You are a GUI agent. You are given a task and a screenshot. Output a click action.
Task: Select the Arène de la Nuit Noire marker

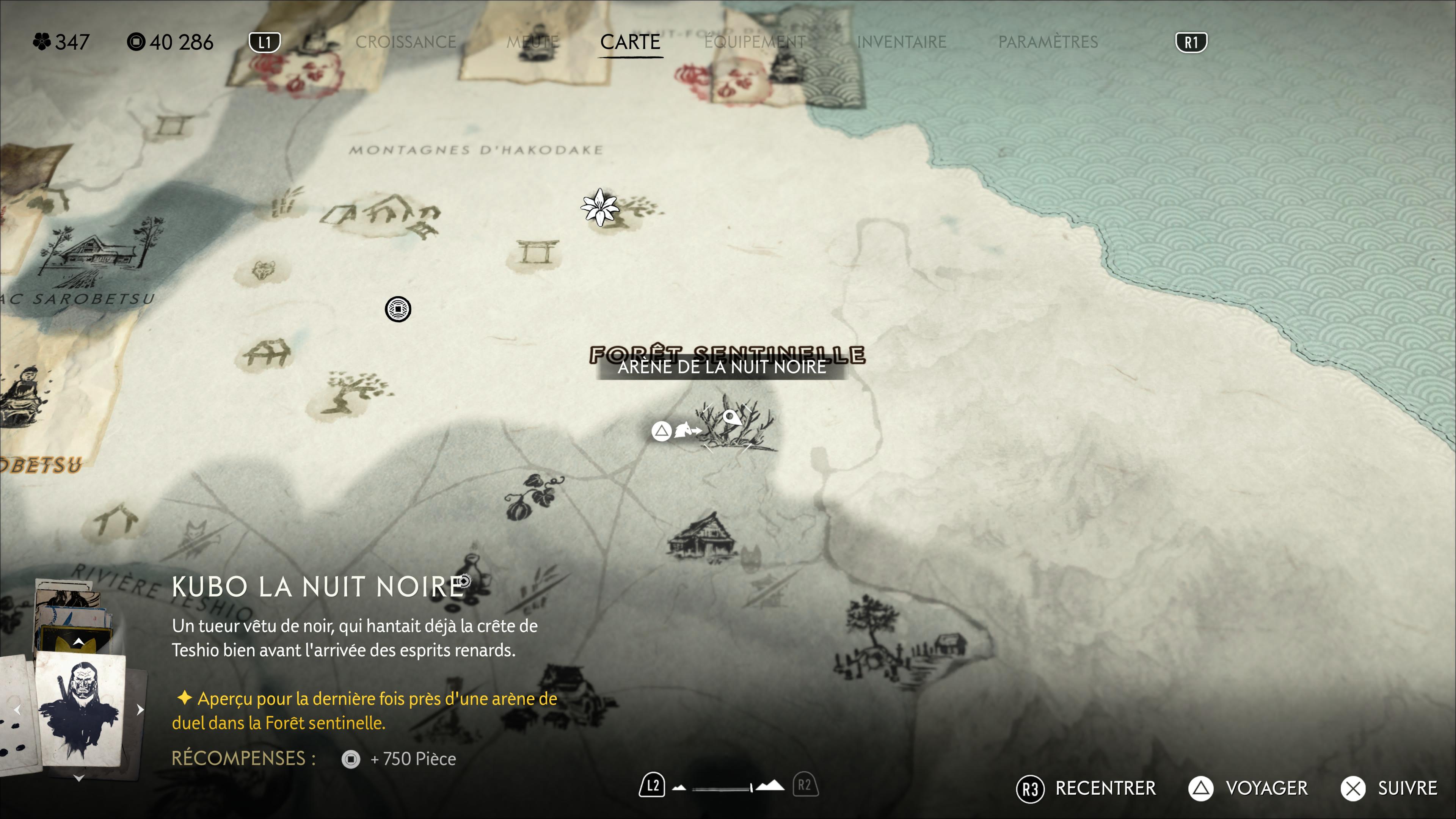[x=733, y=425]
